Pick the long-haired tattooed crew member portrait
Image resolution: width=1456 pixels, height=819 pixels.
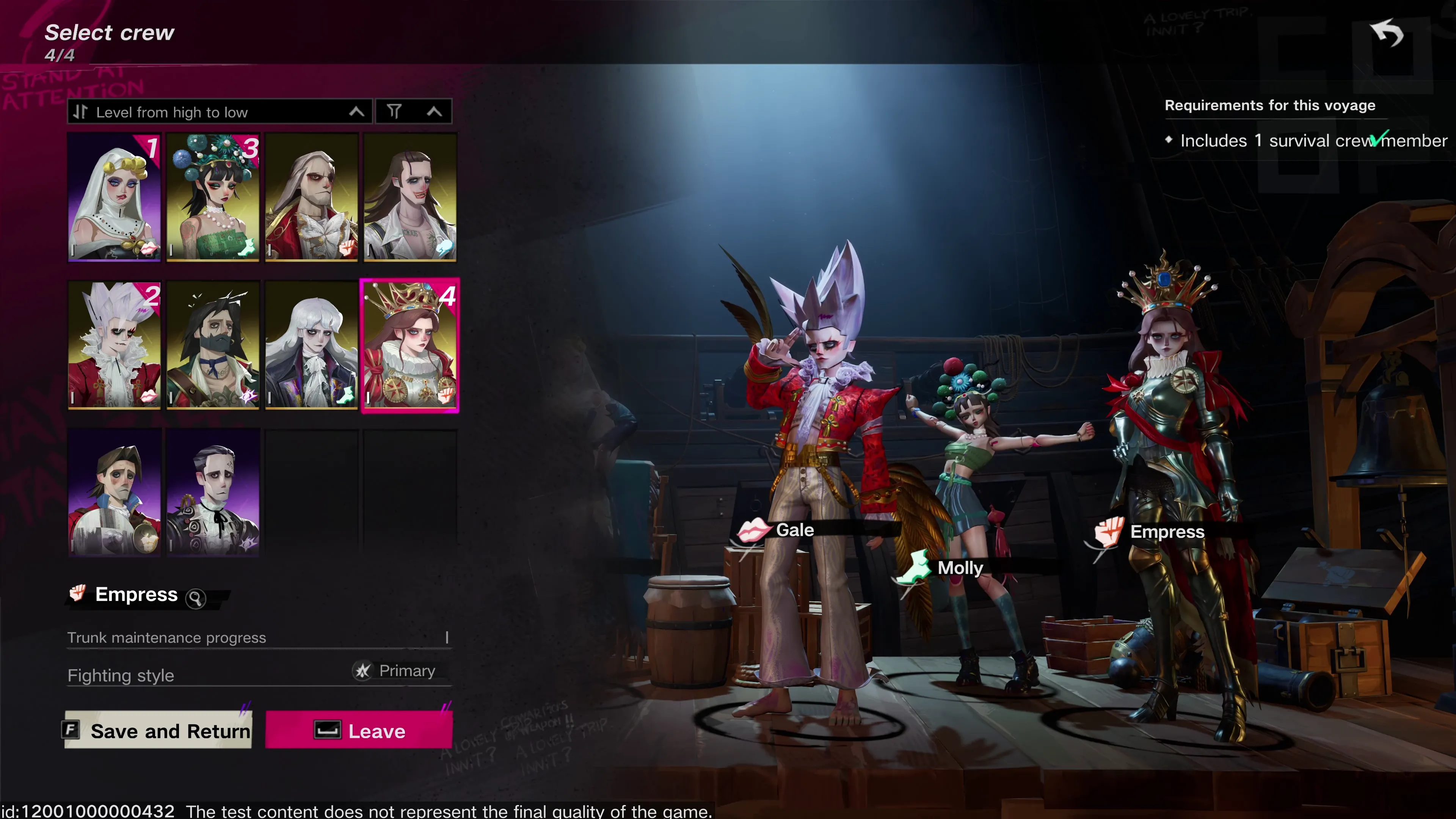pyautogui.click(x=410, y=197)
